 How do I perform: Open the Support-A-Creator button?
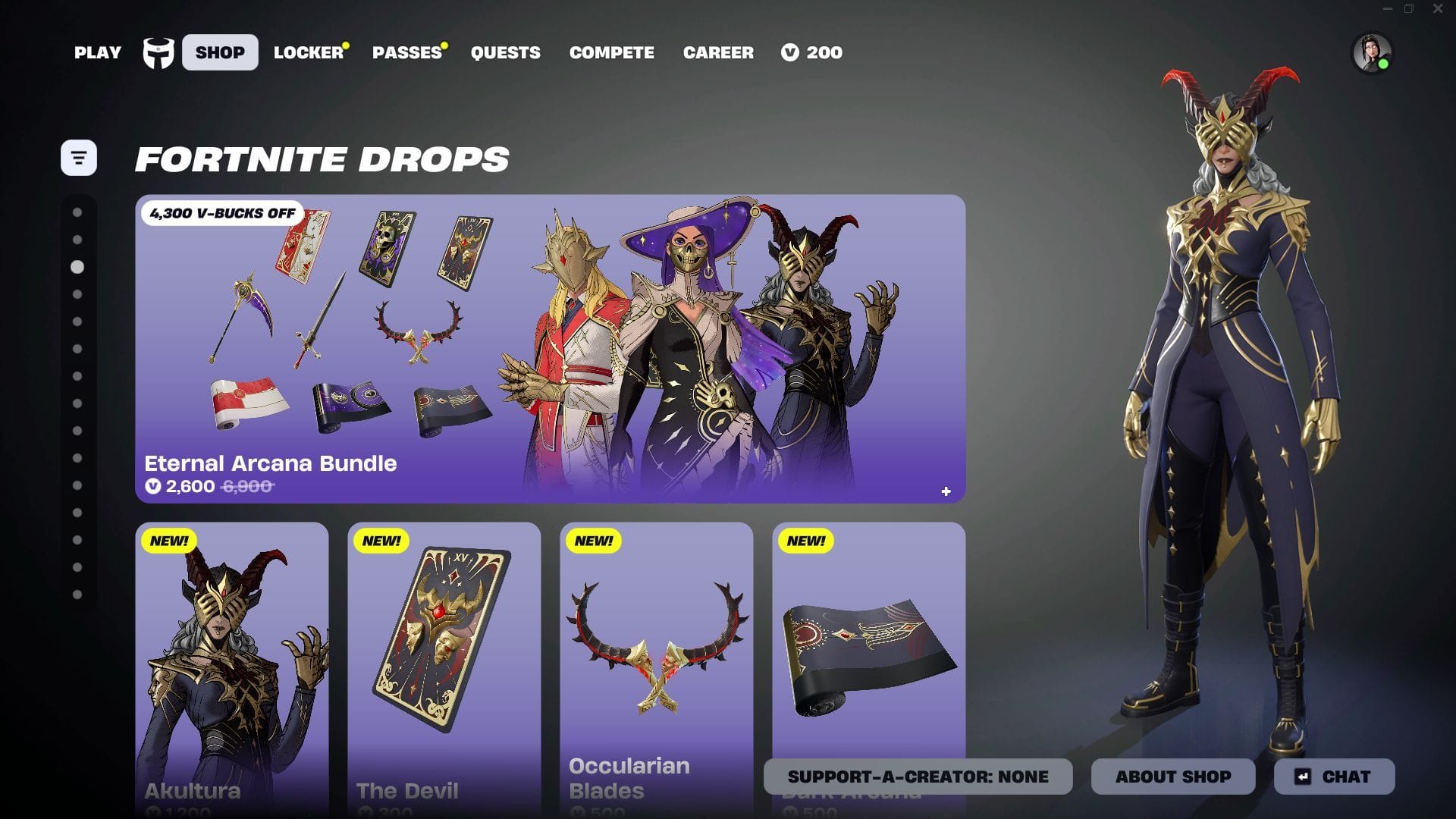(x=918, y=777)
